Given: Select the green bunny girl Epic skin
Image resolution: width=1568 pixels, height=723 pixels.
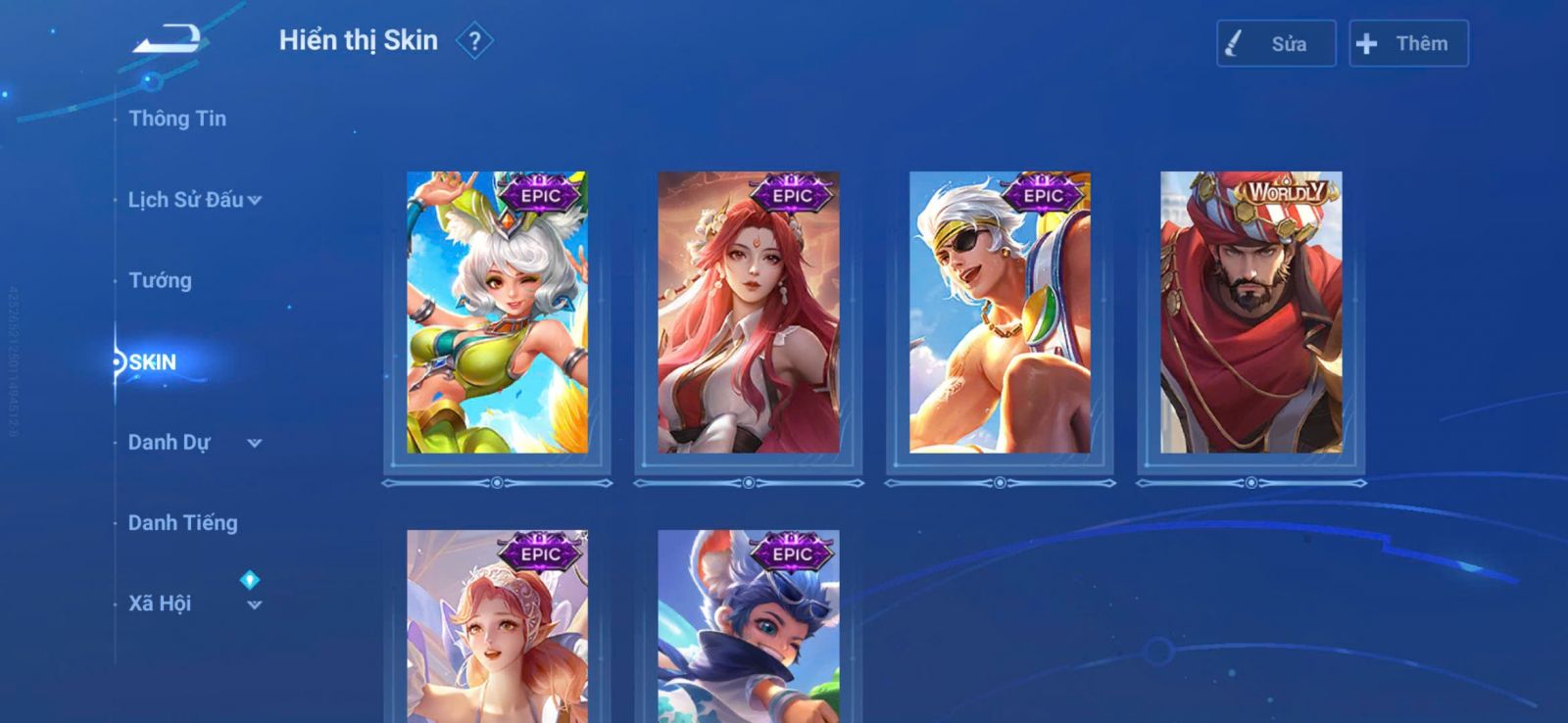Looking at the screenshot, I should (497, 313).
